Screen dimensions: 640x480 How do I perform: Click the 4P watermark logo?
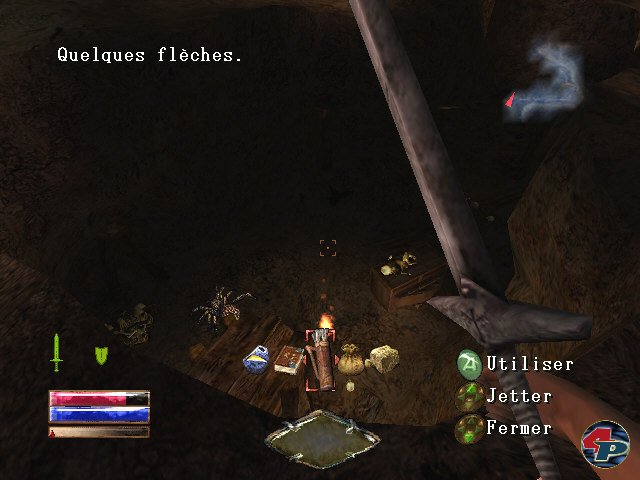click(x=606, y=443)
